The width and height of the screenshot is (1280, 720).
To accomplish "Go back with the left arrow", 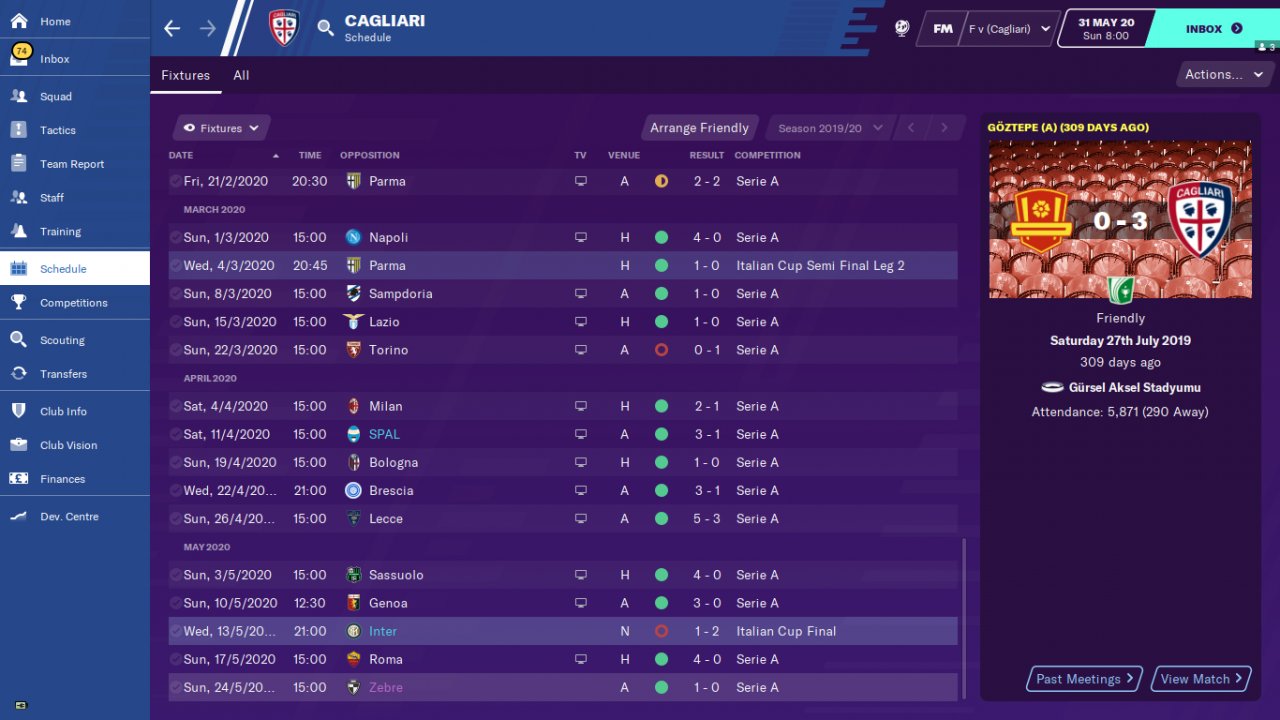I will pyautogui.click(x=172, y=28).
